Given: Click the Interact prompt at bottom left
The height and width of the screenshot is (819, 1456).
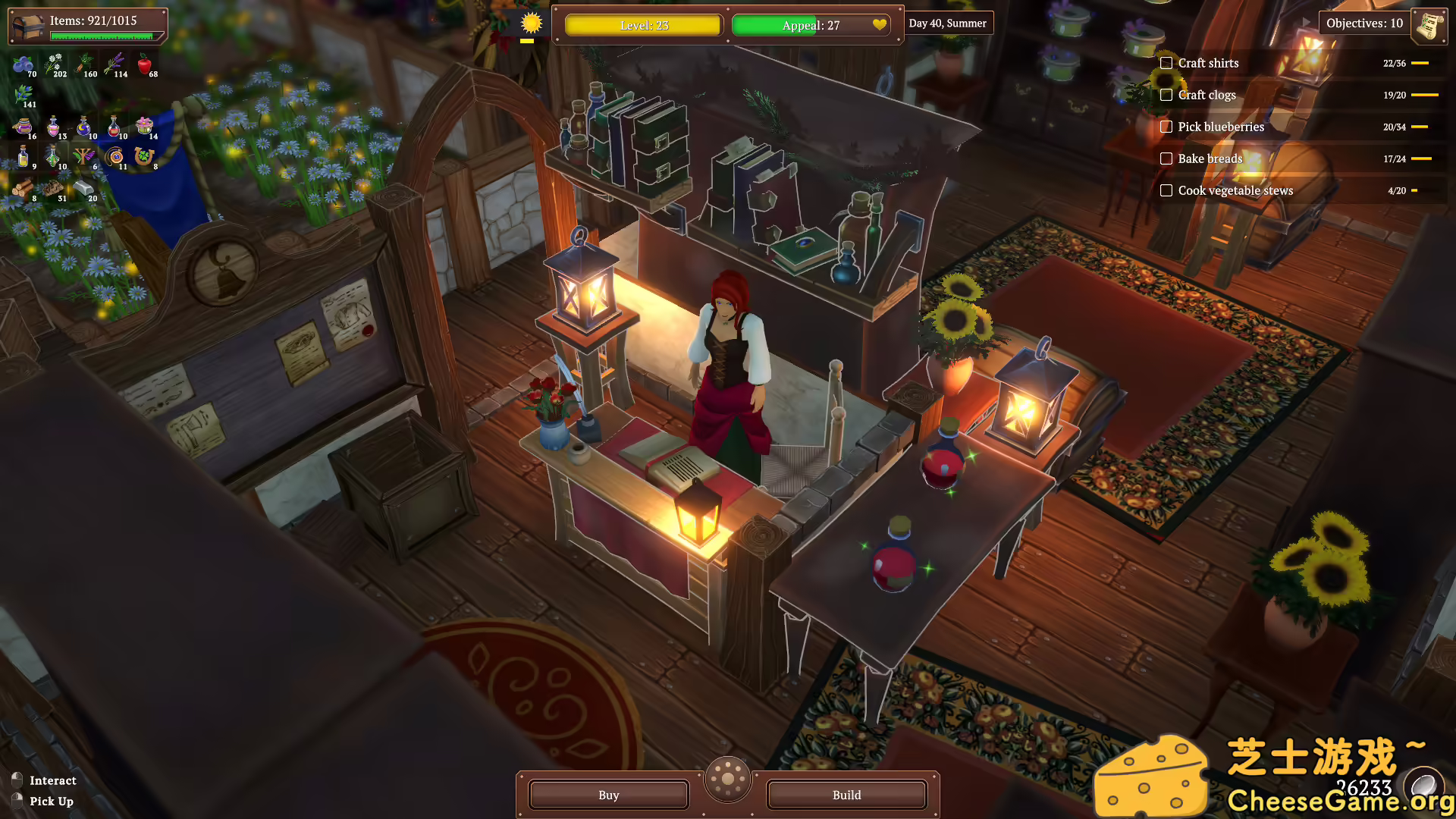Looking at the screenshot, I should tap(52, 780).
